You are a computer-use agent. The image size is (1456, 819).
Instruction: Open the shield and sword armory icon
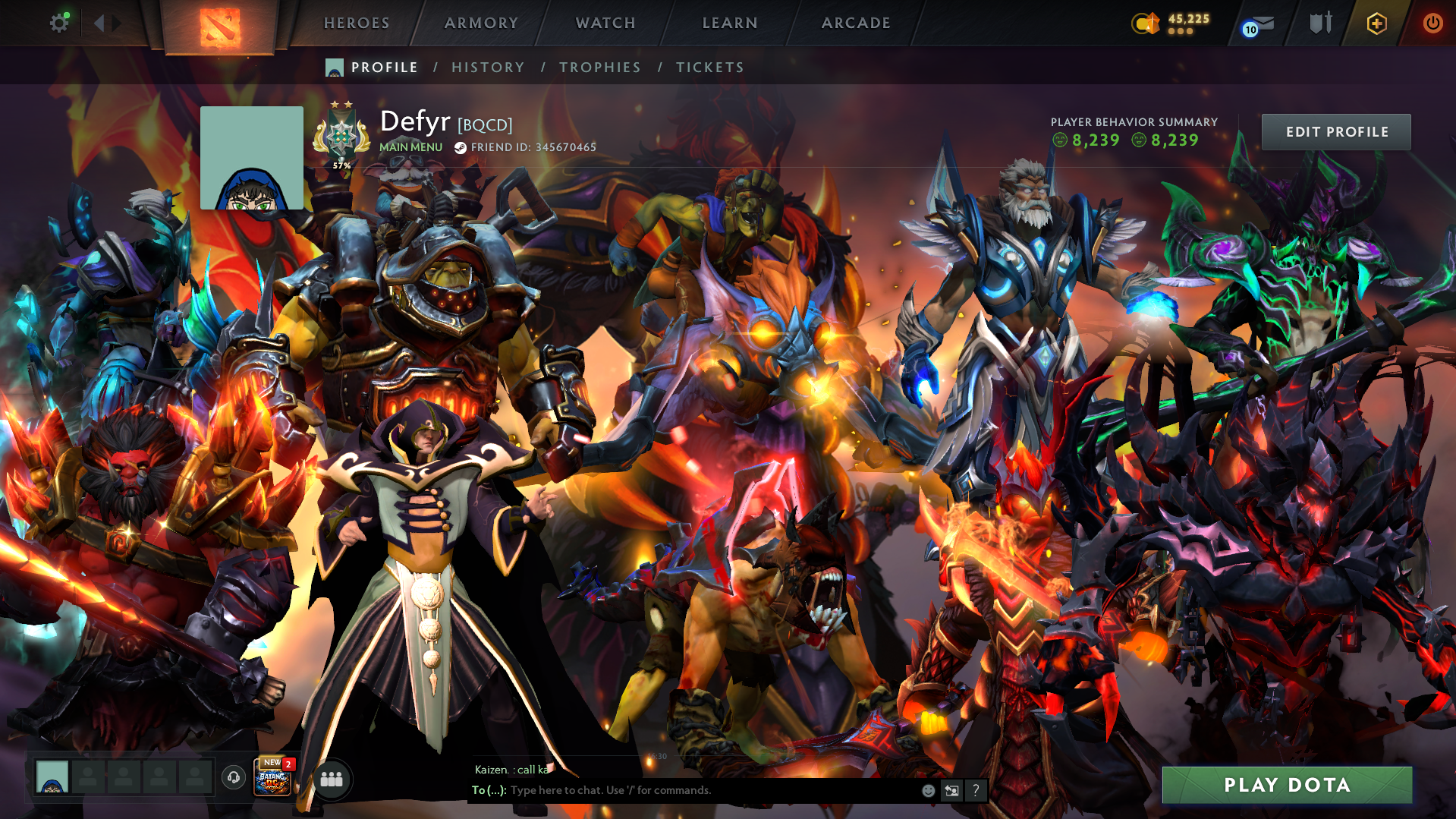[1320, 24]
